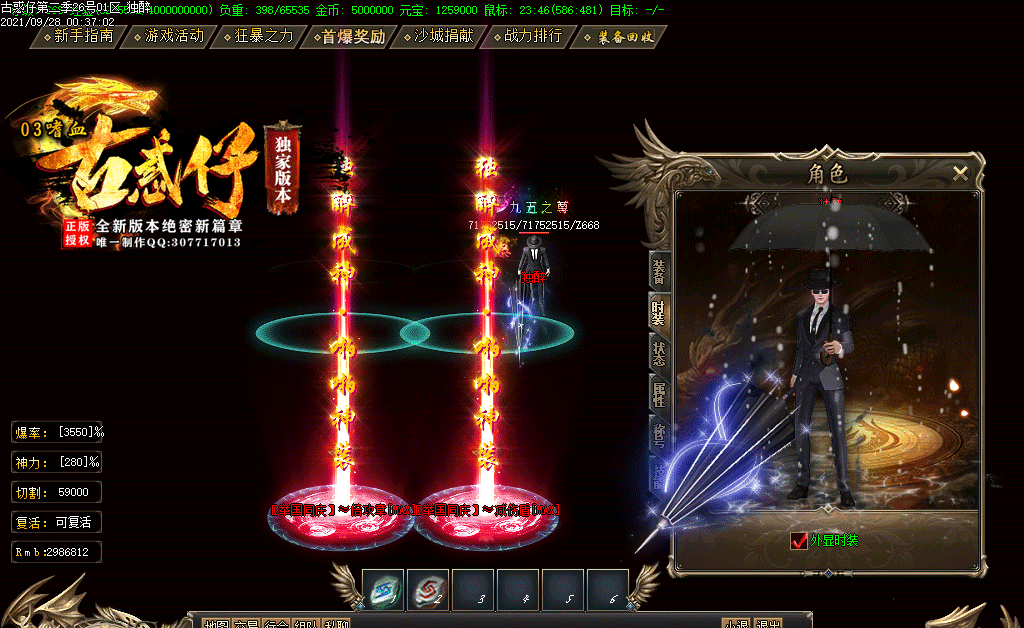Open the 行会 guild button on bottom bar
The image size is (1024, 628).
click(x=277, y=624)
